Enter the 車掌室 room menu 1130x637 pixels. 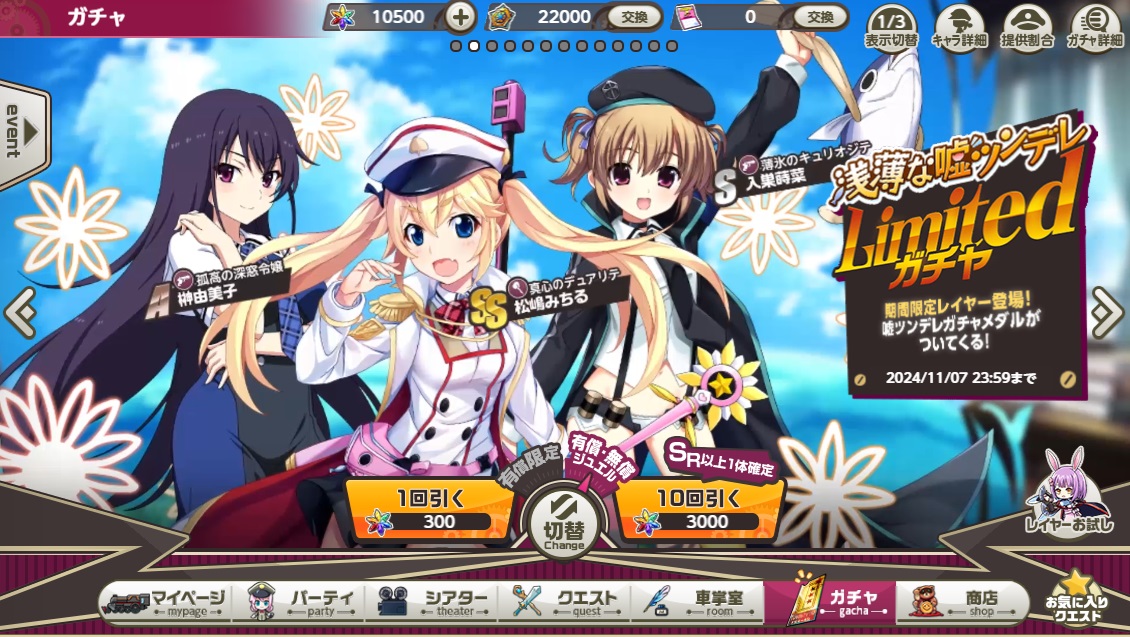[x=699, y=602]
